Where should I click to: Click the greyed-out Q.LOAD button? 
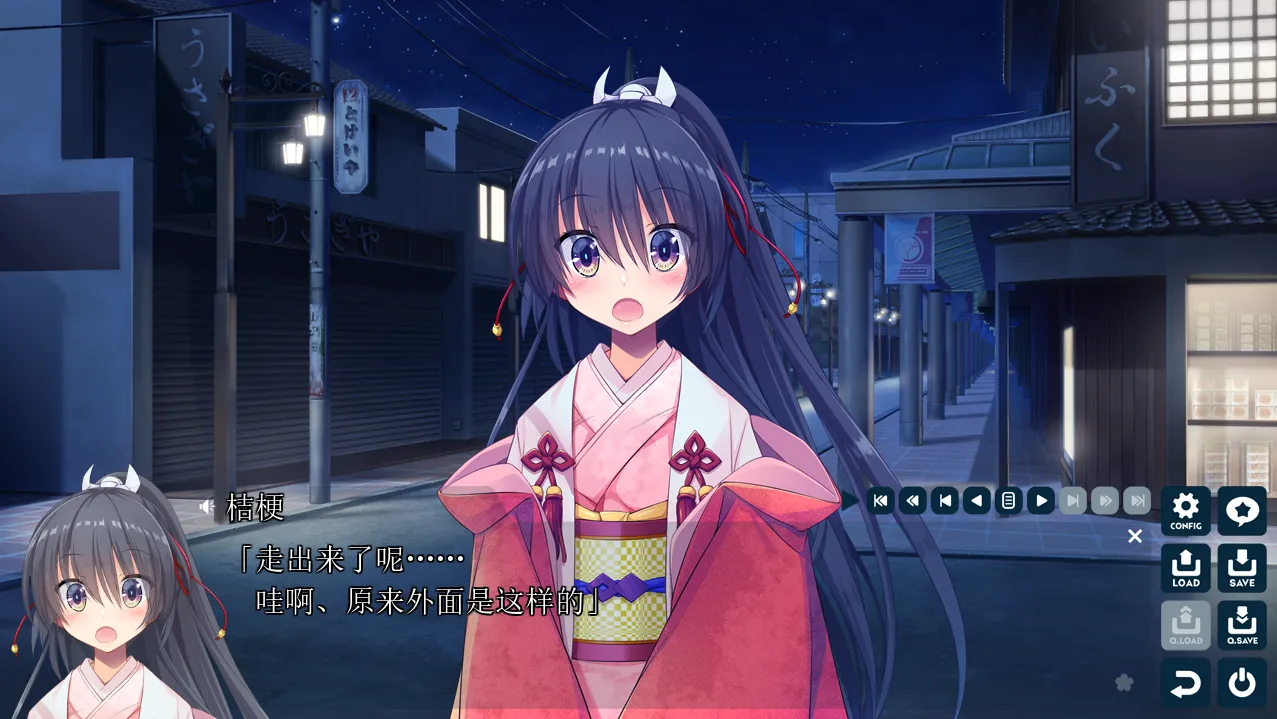[1186, 625]
